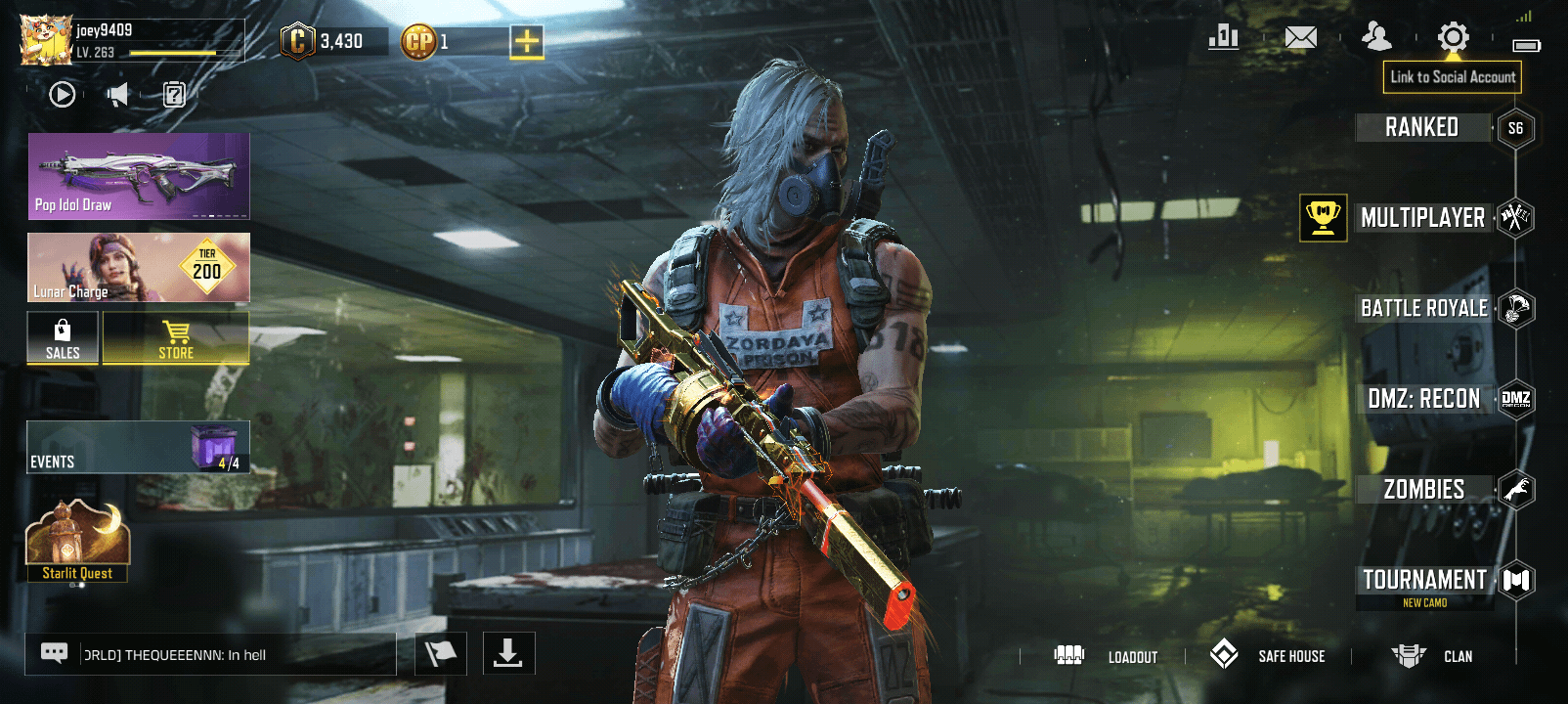Select the Multiplayer mode

coord(1422,217)
